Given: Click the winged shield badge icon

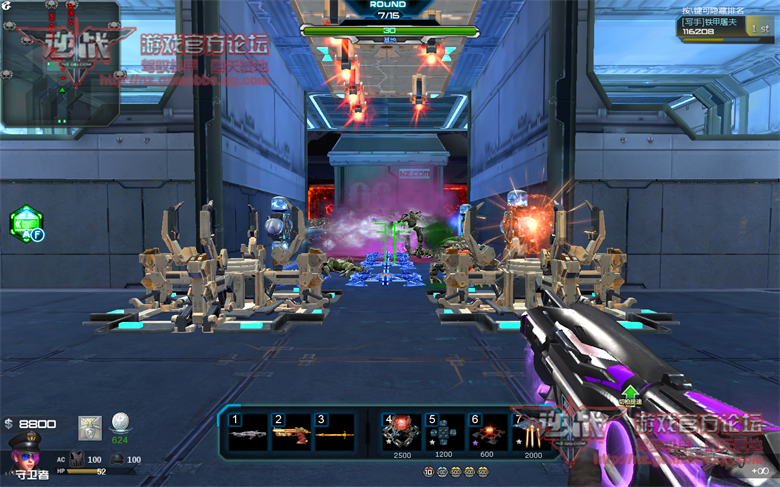Looking at the screenshot, I should tap(90, 425).
